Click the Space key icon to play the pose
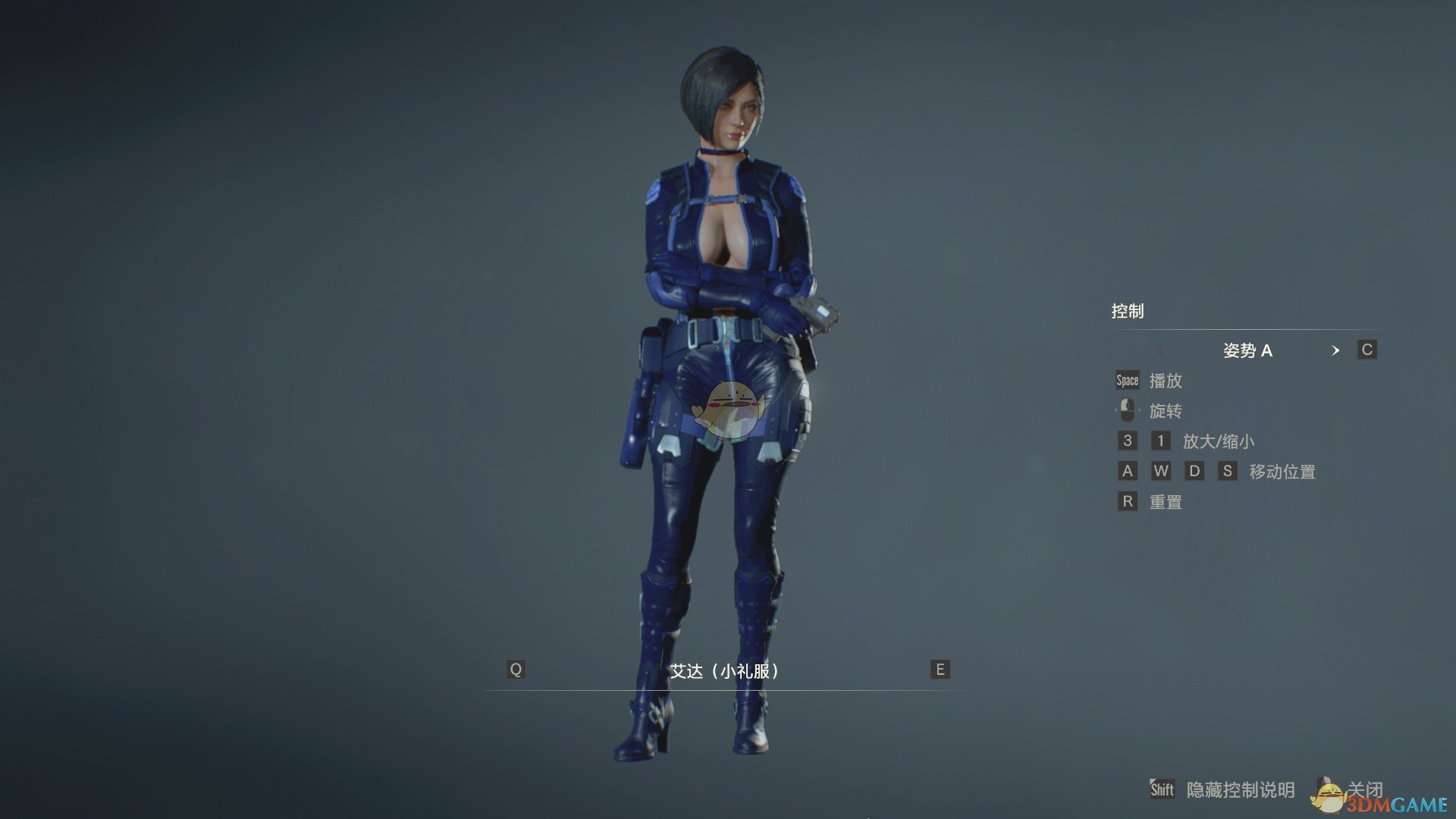The height and width of the screenshot is (819, 1456). (x=1126, y=380)
